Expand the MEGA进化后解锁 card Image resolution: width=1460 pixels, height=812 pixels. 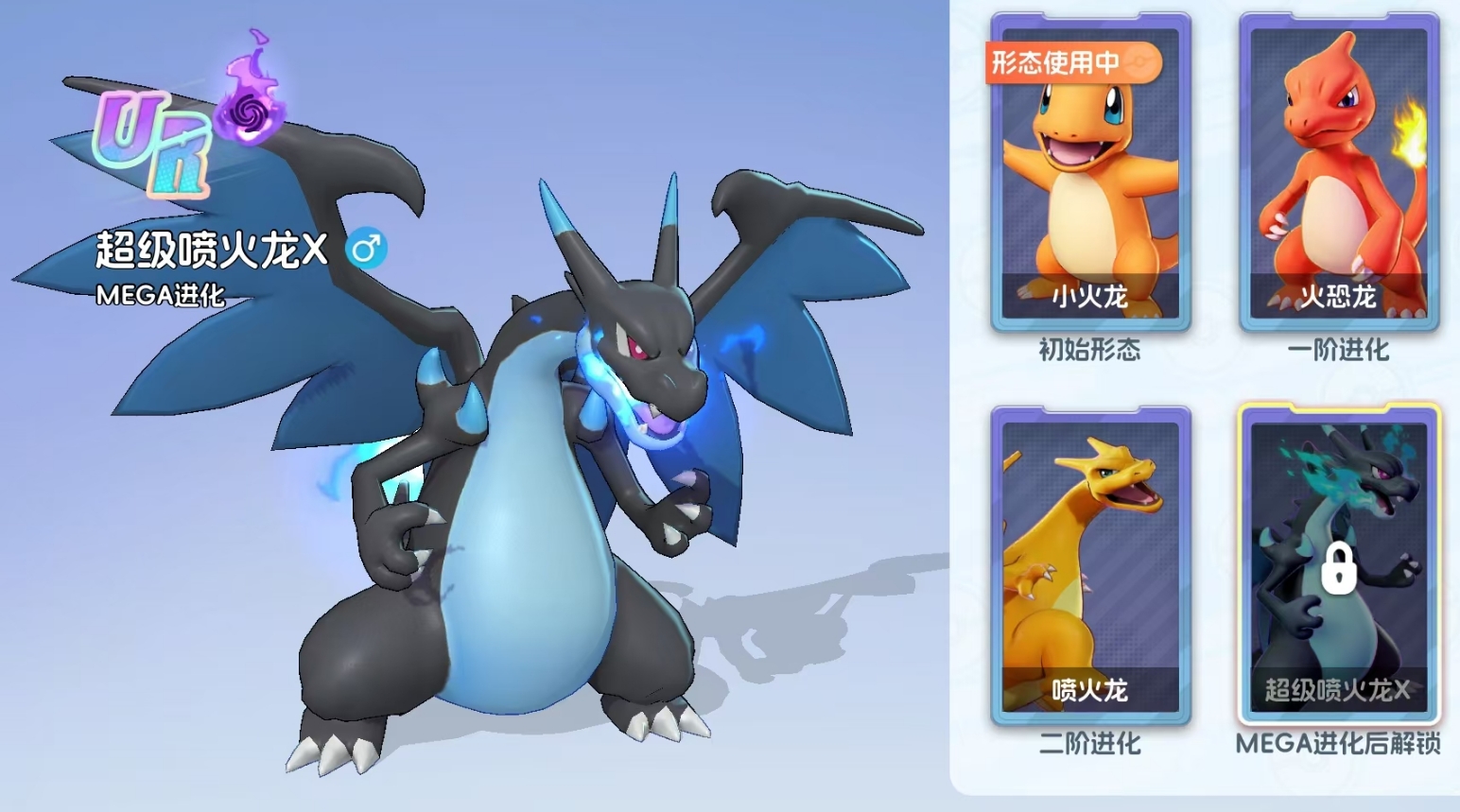pyautogui.click(x=1340, y=744)
